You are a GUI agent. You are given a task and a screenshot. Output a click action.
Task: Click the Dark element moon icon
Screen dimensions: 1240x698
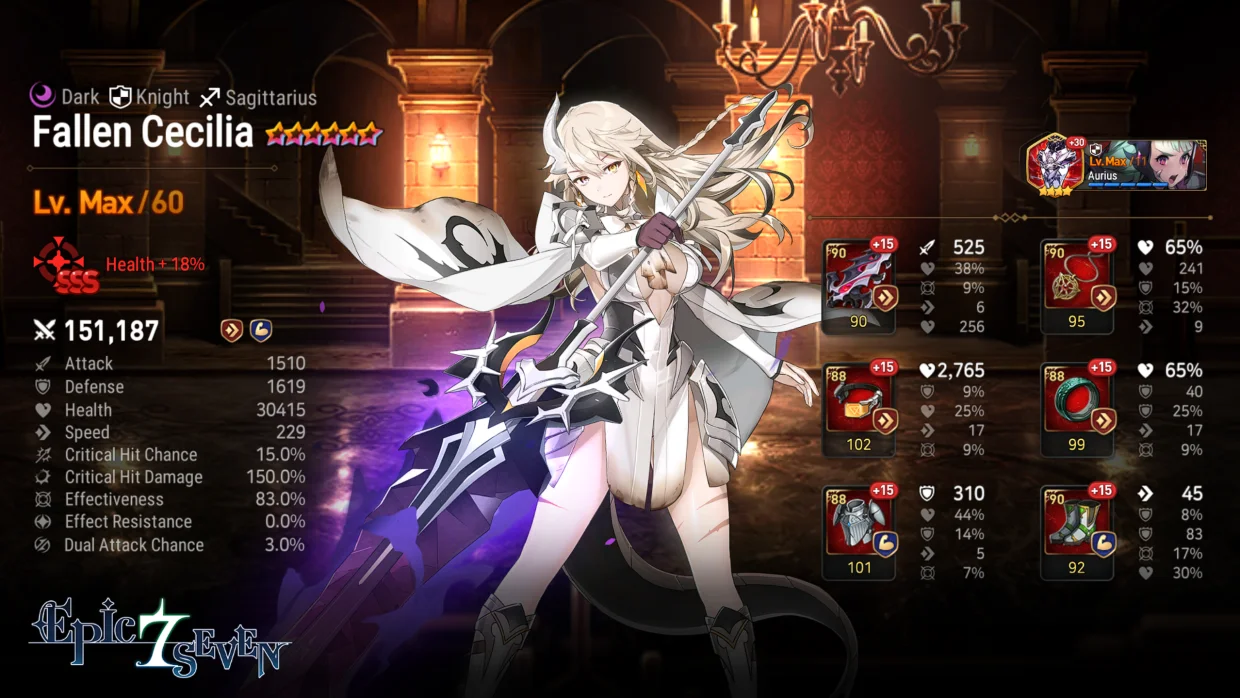point(42,96)
